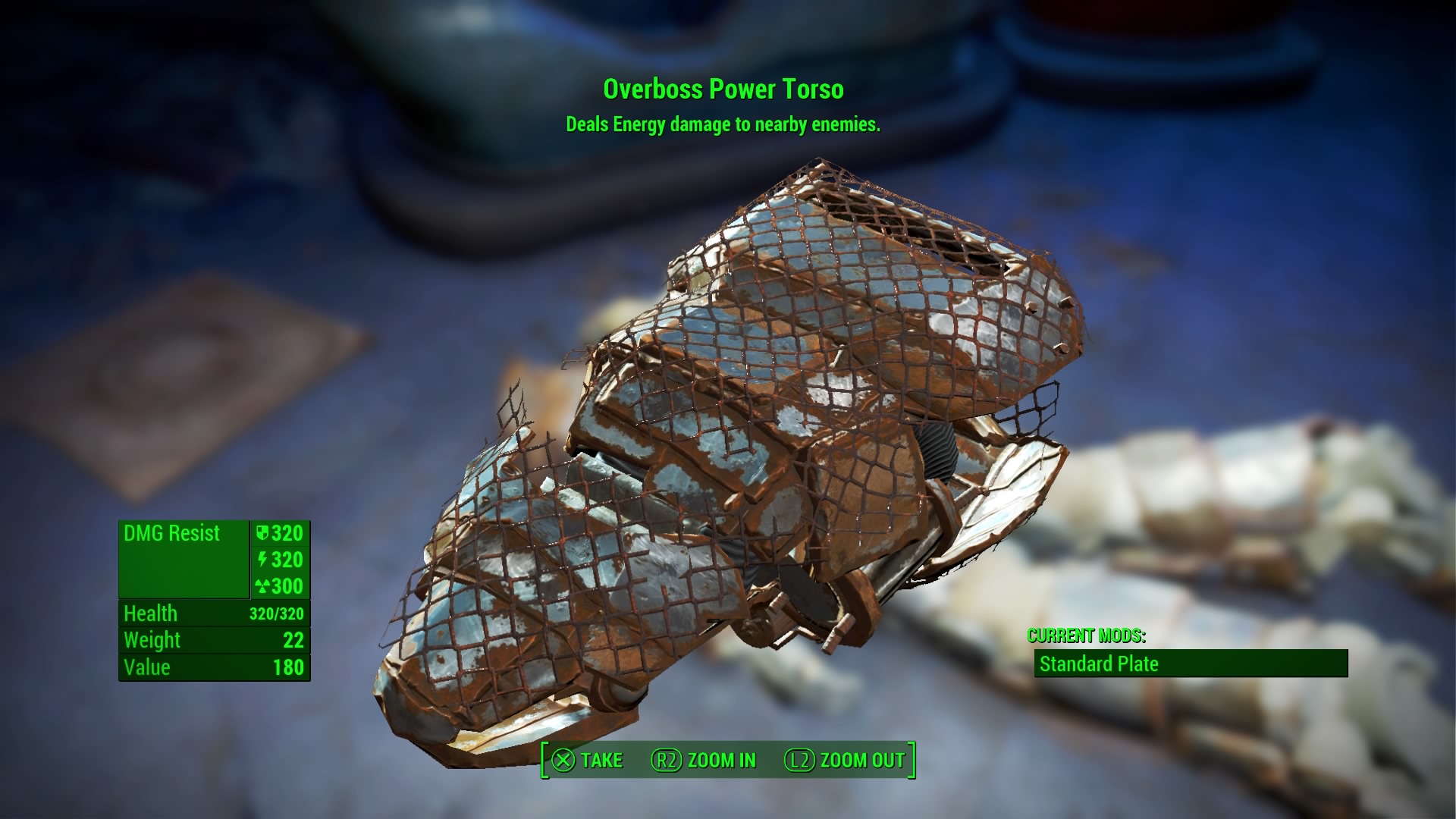Take the Overboss Power Torso
This screenshot has width=1456, height=819.
pyautogui.click(x=587, y=760)
